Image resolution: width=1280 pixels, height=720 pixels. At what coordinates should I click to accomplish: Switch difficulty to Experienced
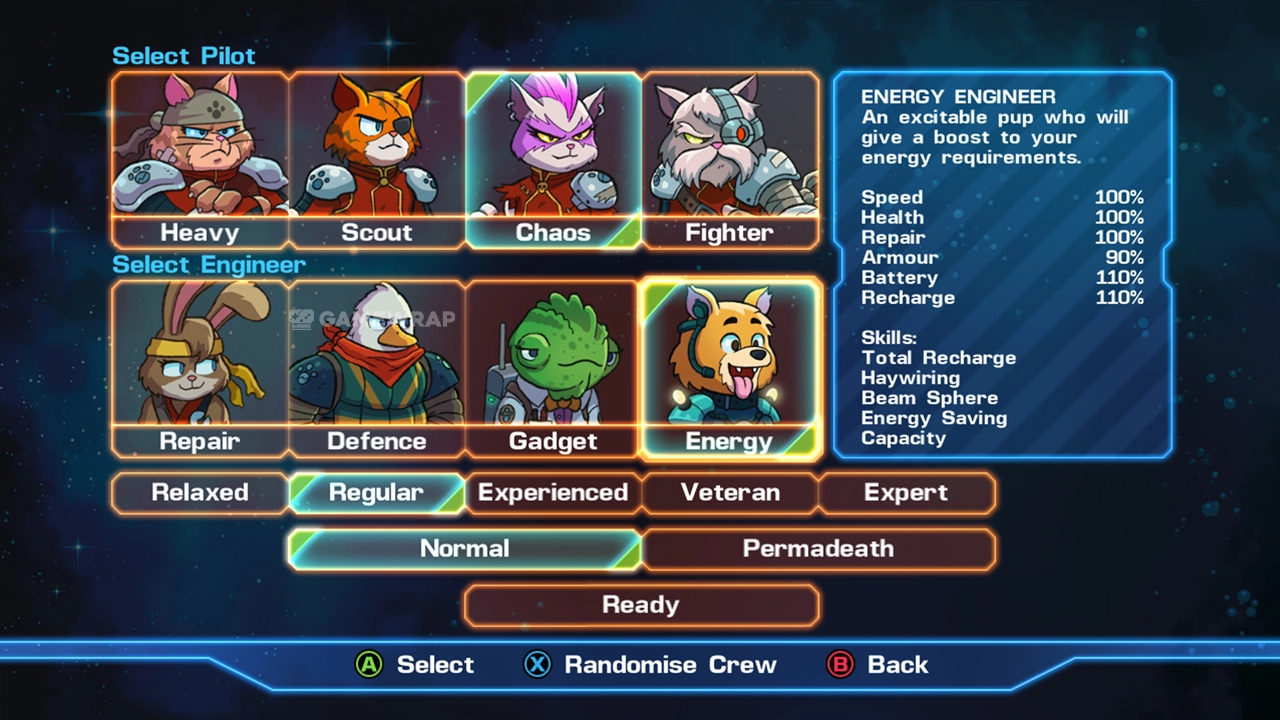tap(553, 493)
